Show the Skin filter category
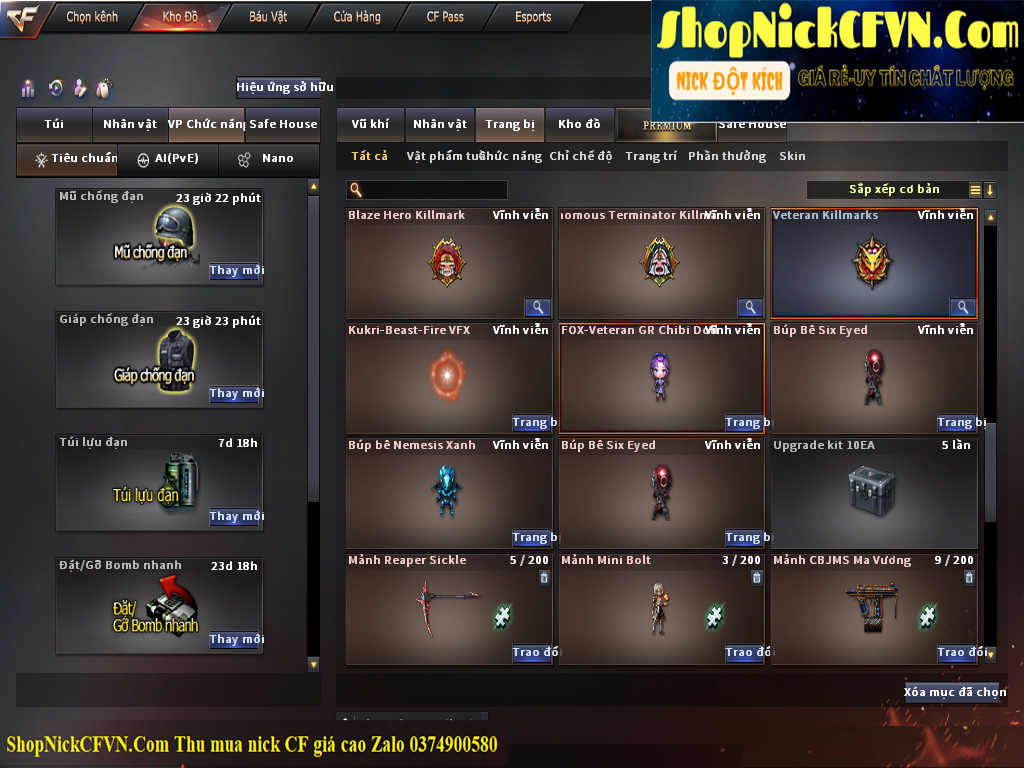1024x768 pixels. 792,156
